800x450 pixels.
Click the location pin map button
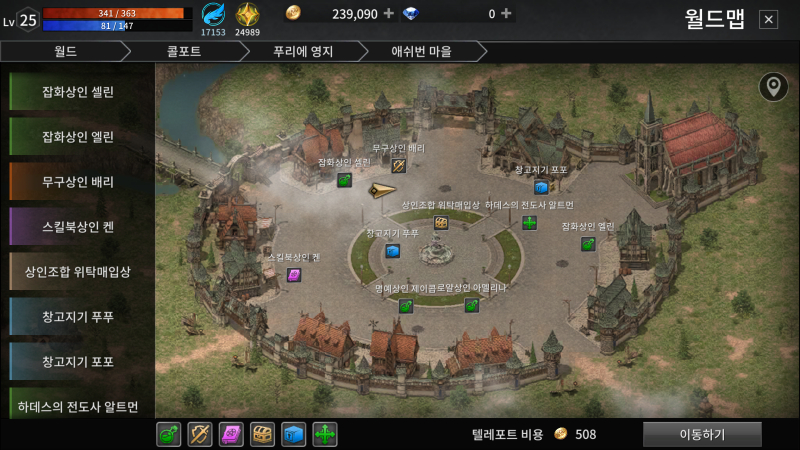(x=772, y=87)
